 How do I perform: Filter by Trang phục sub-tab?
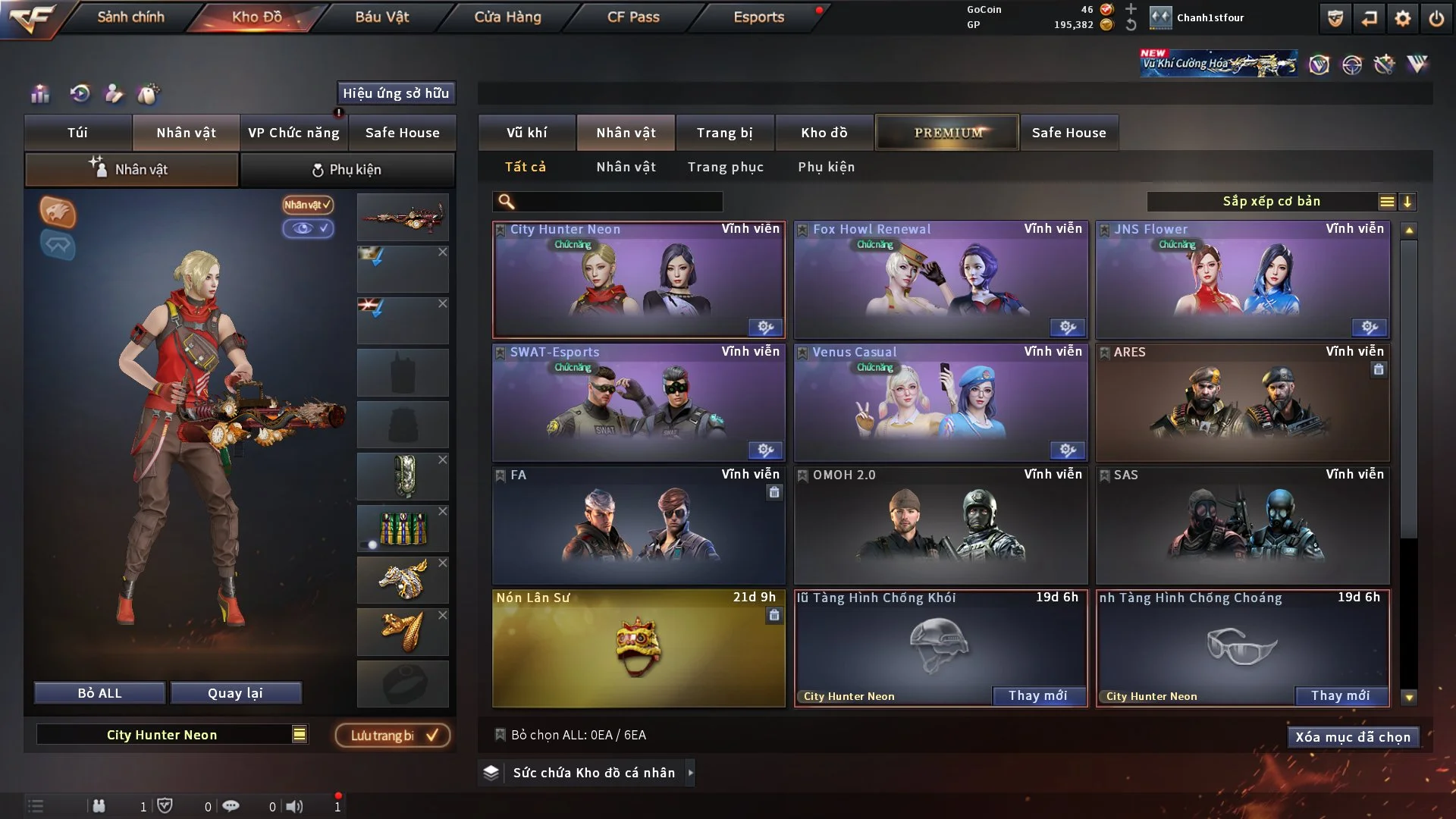[x=725, y=167]
